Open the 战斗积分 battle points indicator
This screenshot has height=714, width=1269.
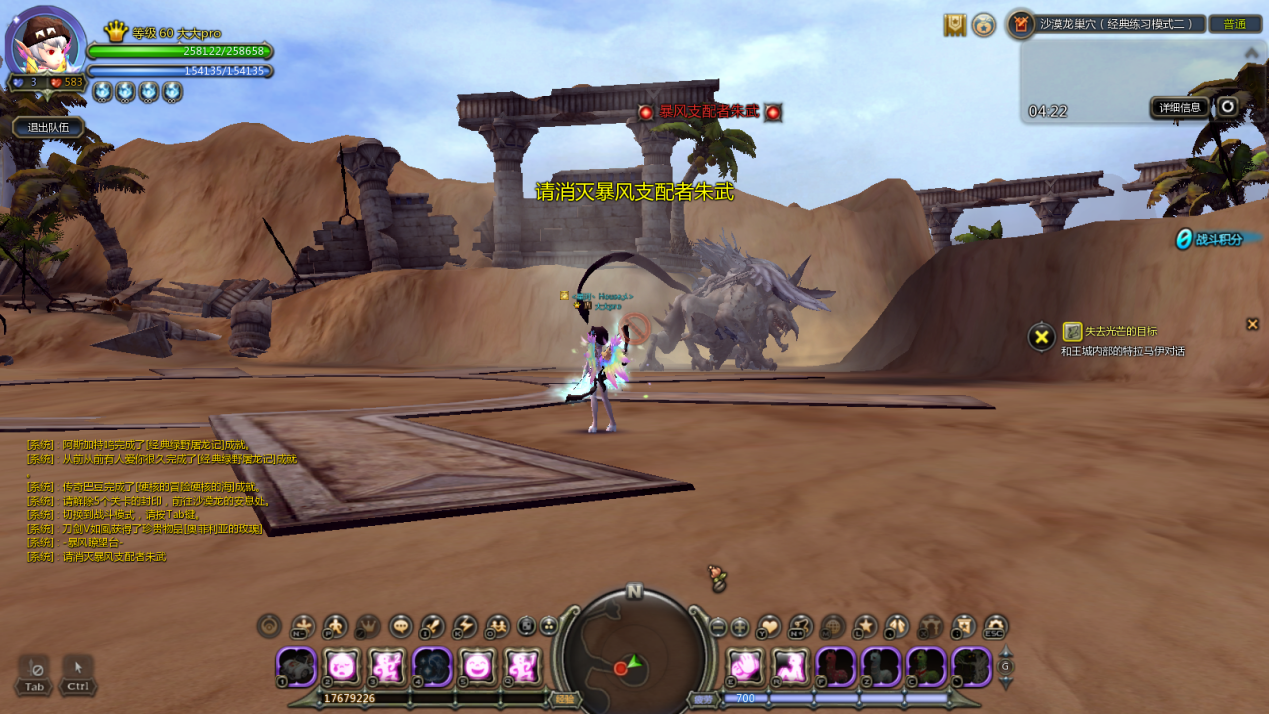pyautogui.click(x=1210, y=239)
